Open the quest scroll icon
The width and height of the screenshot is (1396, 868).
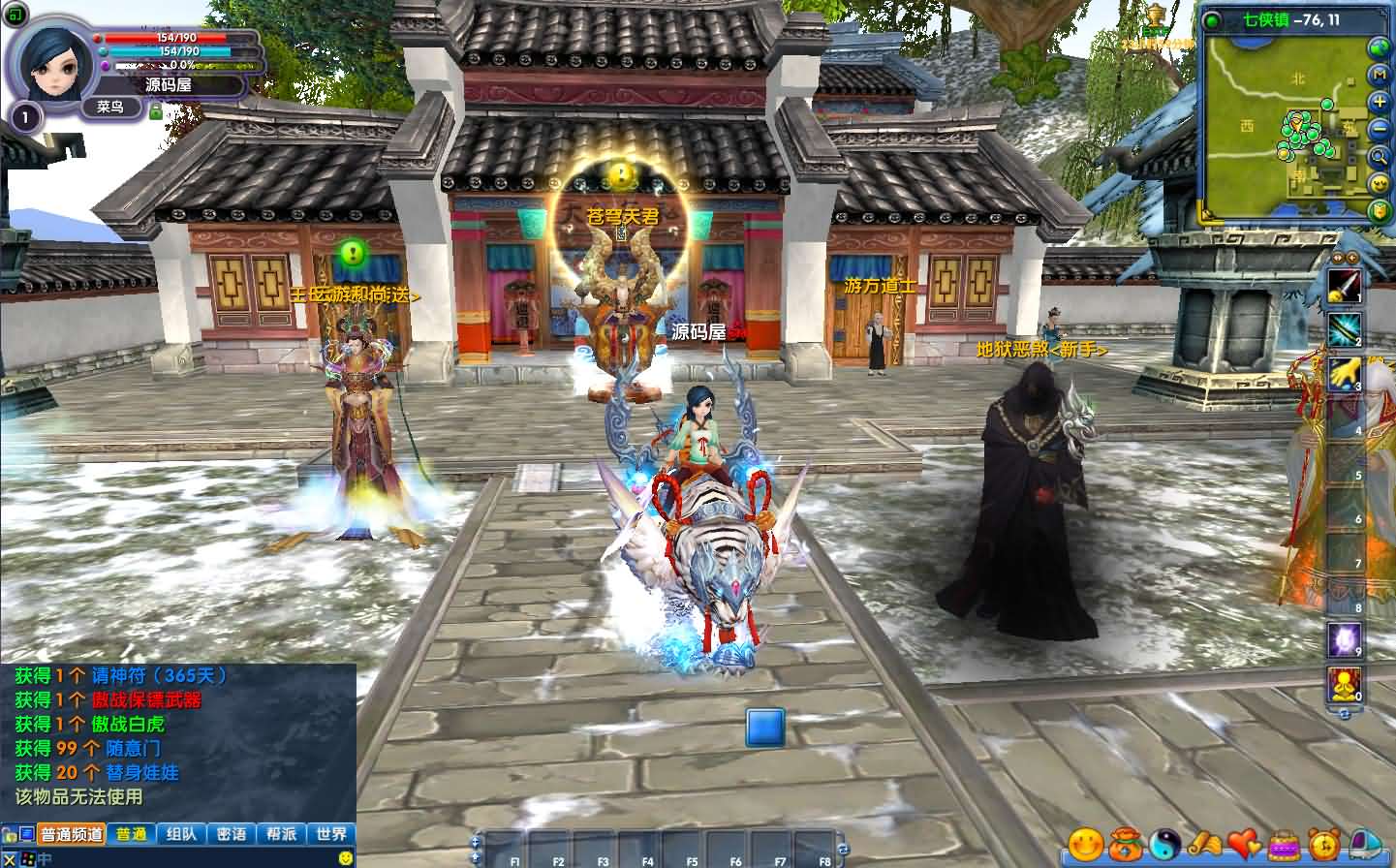tap(1205, 845)
